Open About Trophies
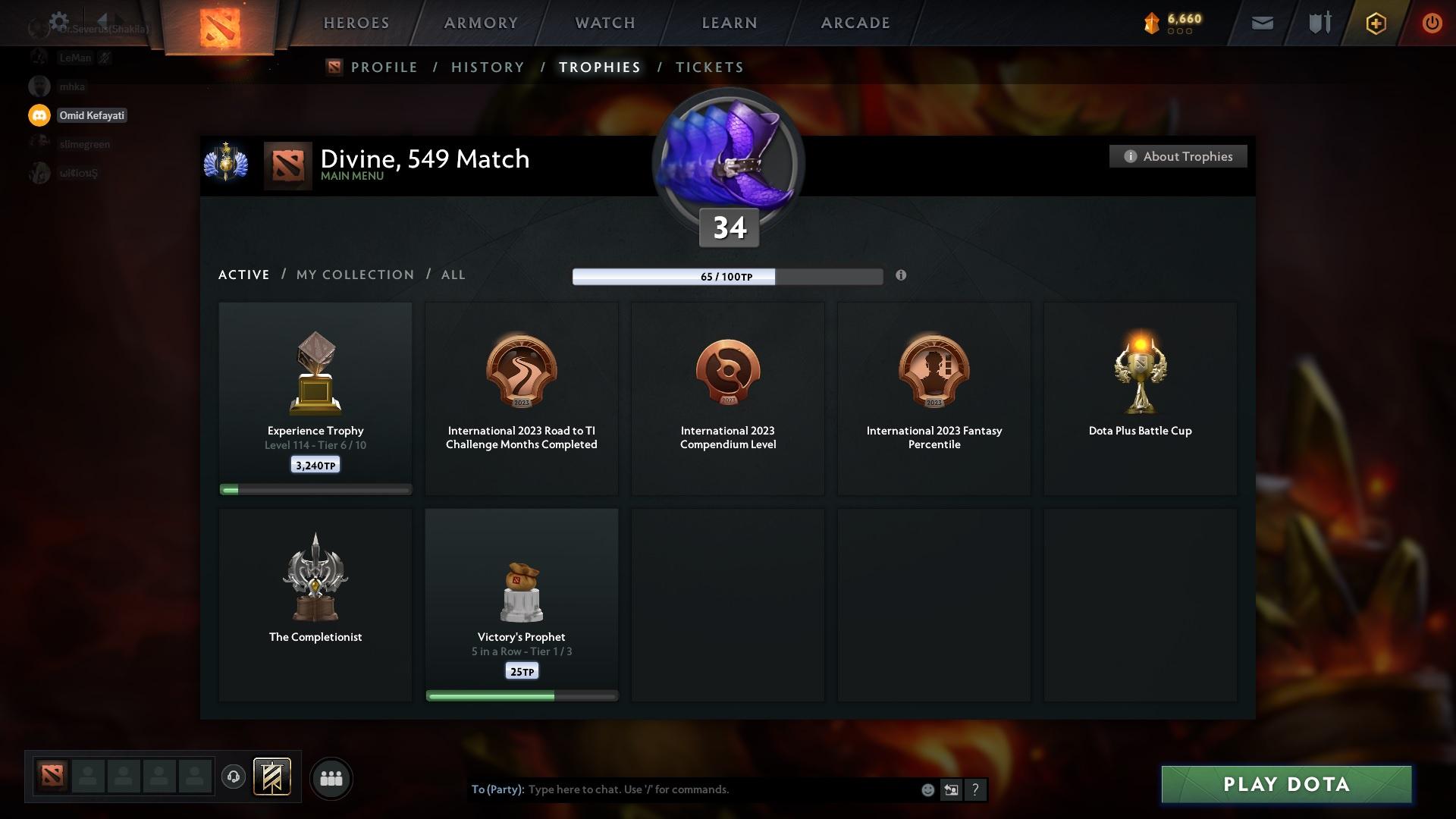The width and height of the screenshot is (1456, 819). point(1177,156)
